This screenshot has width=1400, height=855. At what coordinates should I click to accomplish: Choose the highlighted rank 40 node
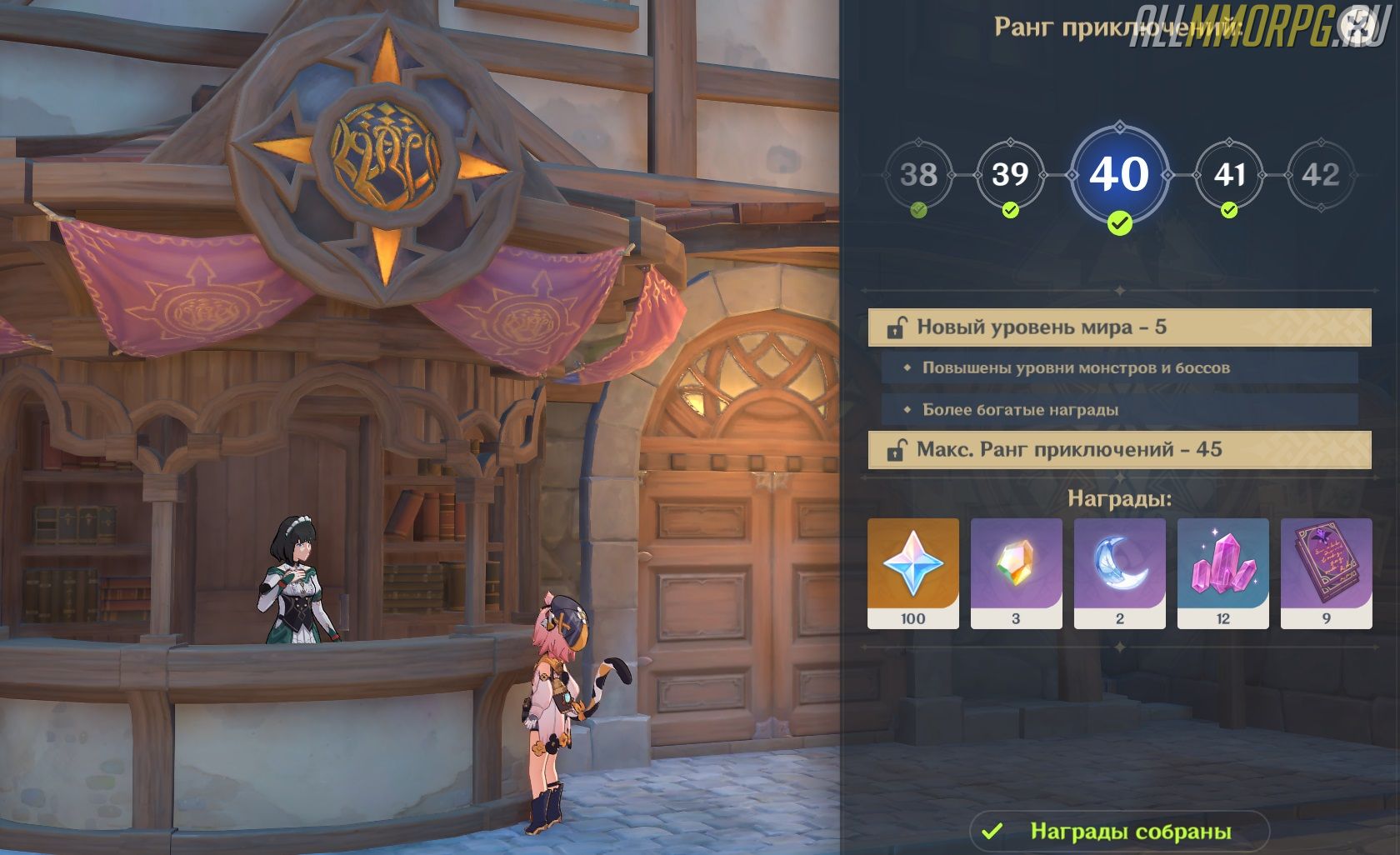(x=1119, y=175)
